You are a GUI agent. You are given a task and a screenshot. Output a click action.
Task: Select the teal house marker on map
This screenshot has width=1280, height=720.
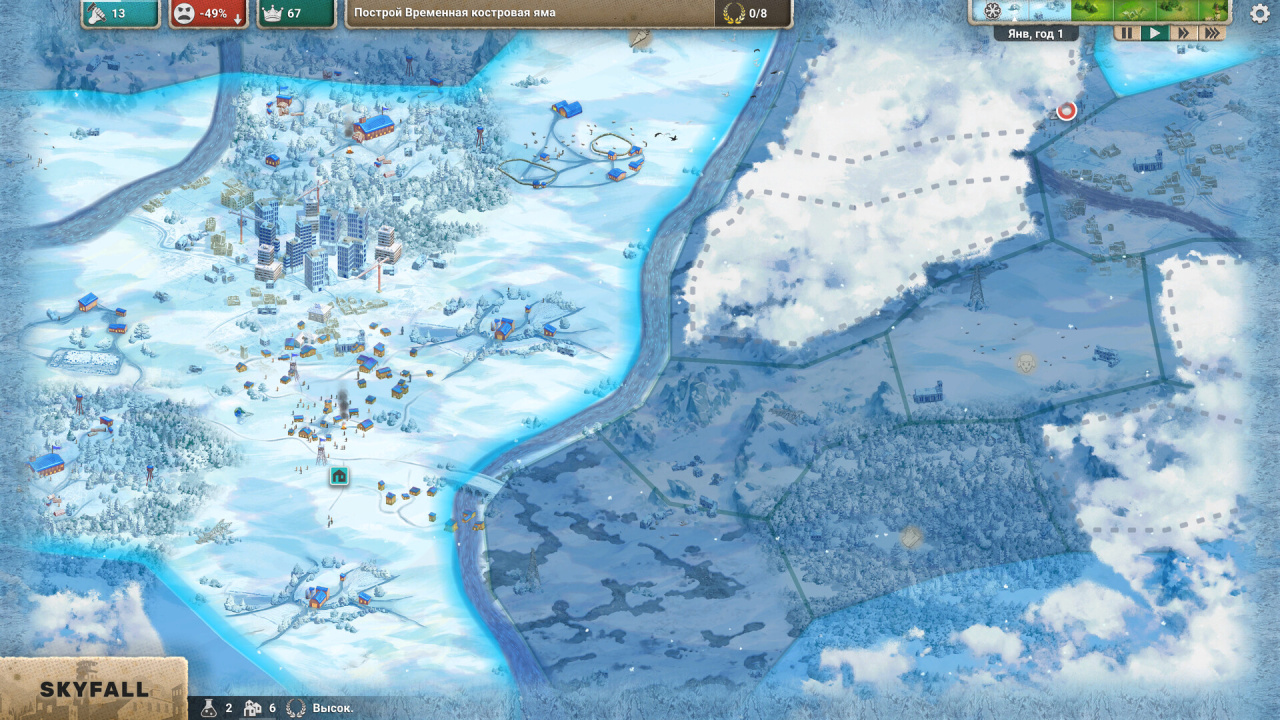pos(340,476)
